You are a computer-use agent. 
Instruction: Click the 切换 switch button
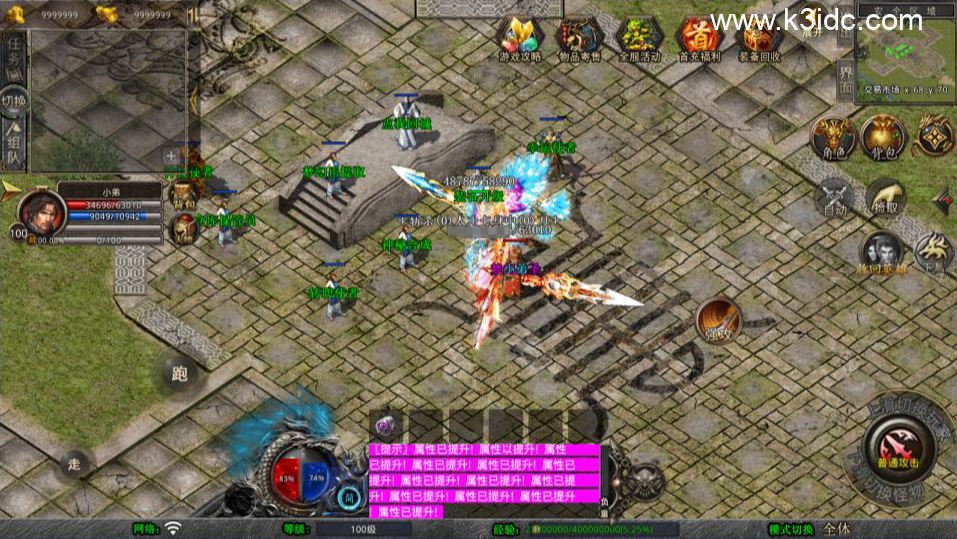tap(14, 101)
